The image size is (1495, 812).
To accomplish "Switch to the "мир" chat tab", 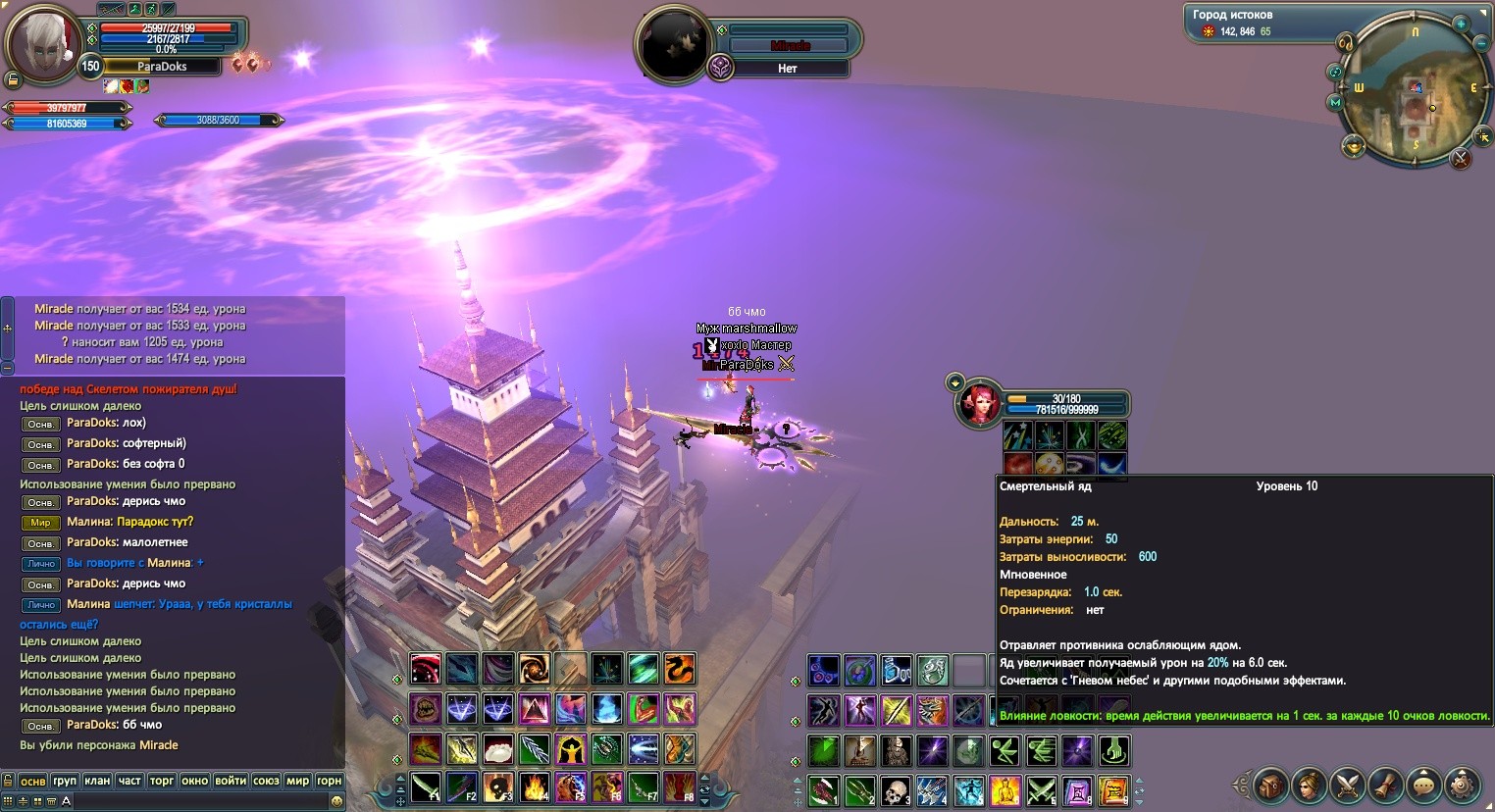I will tap(298, 781).
